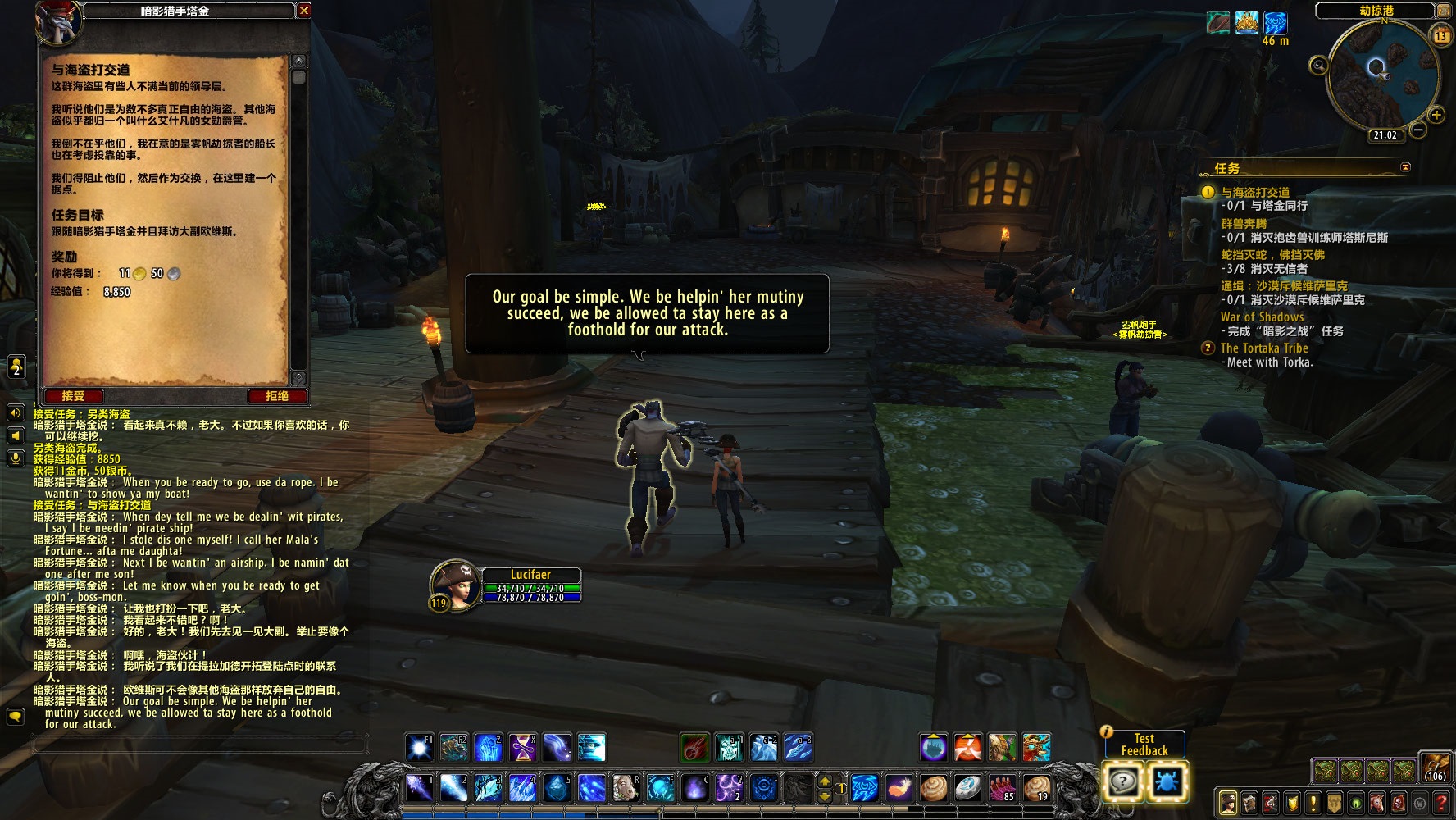The image size is (1456, 820).
Task: Open the Test Feedback speech bubble button
Action: click(1123, 781)
